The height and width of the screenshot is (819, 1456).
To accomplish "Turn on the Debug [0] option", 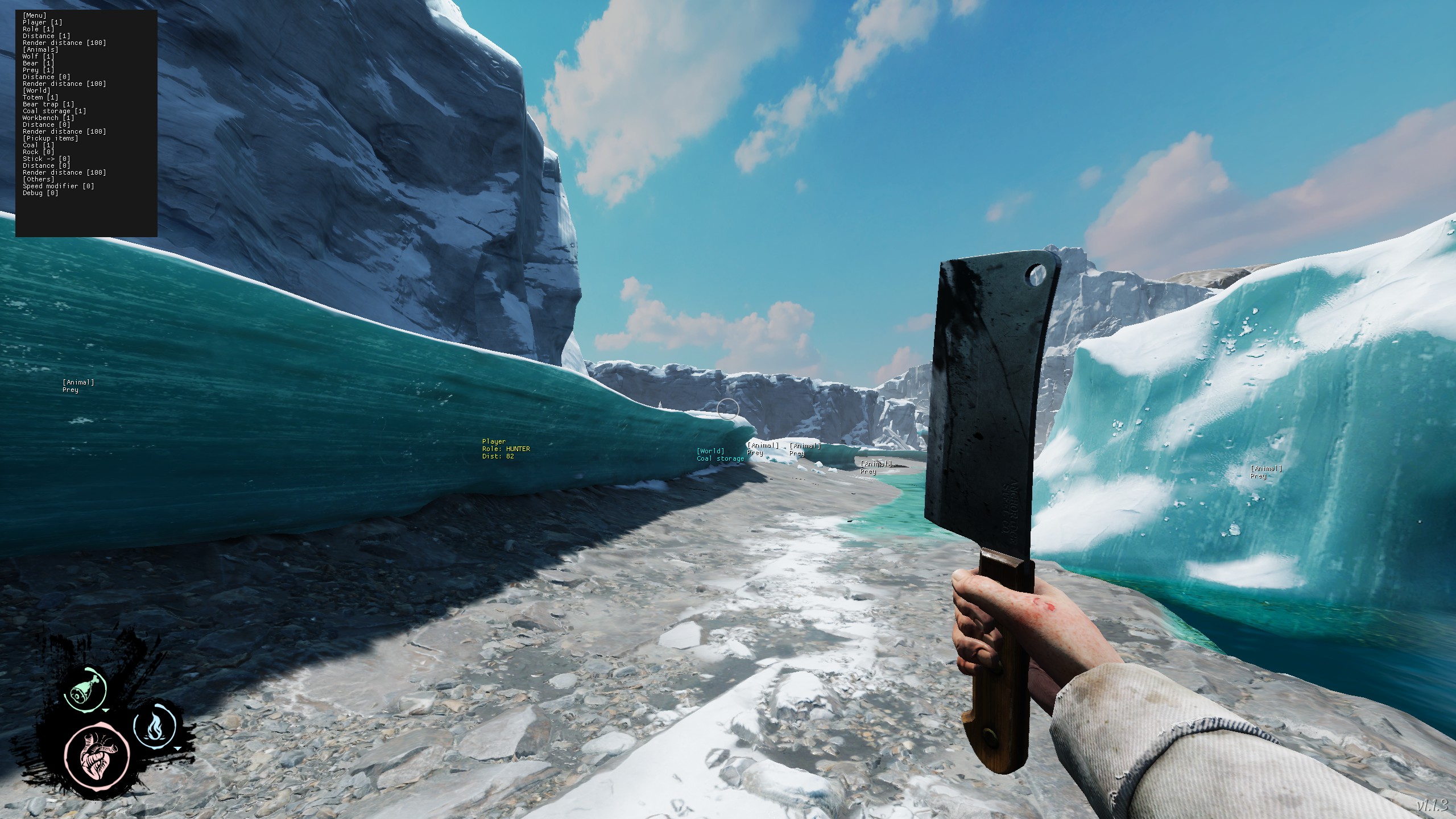I will click(x=40, y=193).
